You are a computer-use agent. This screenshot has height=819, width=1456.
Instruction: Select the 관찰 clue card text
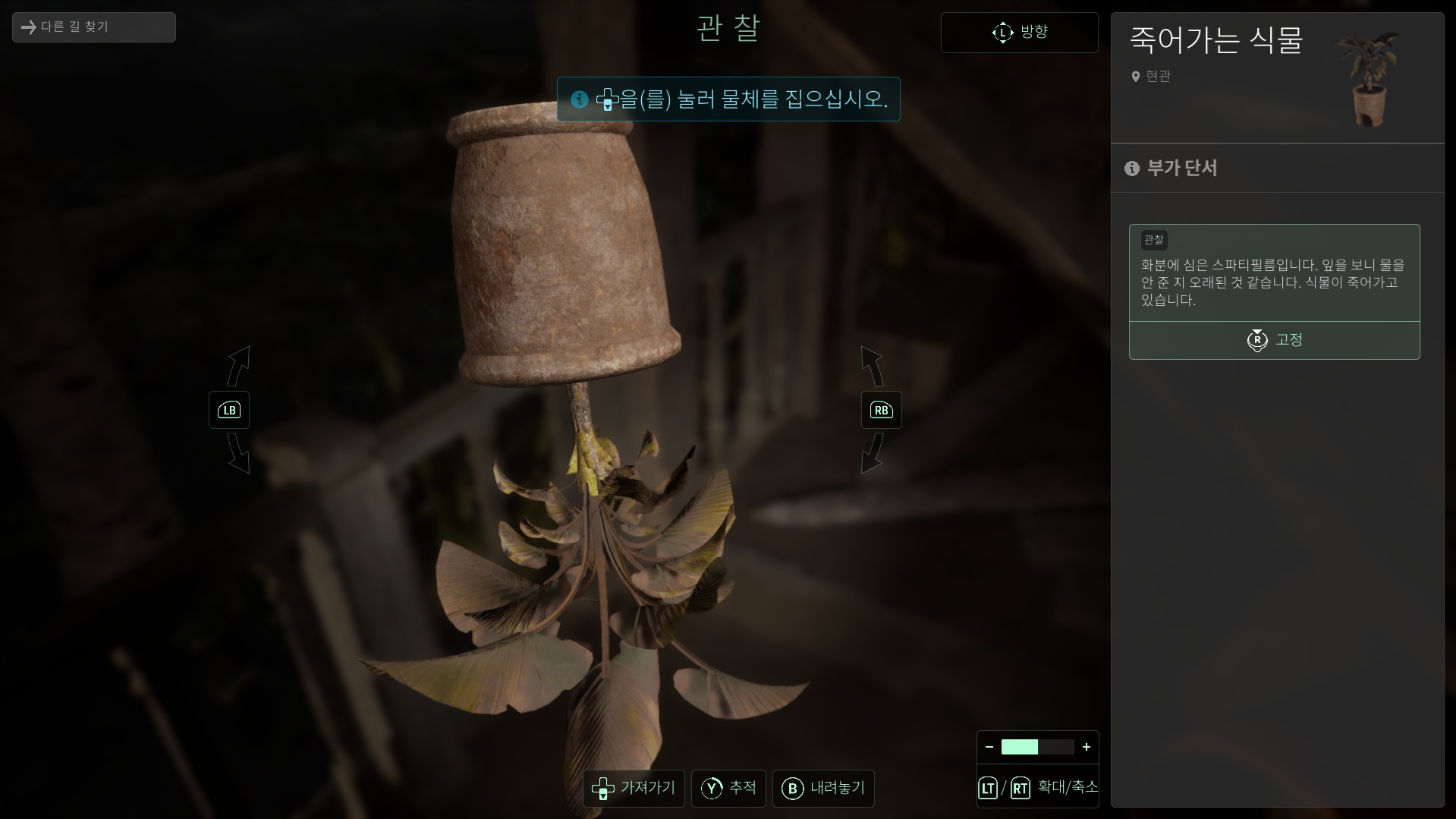(x=1274, y=282)
